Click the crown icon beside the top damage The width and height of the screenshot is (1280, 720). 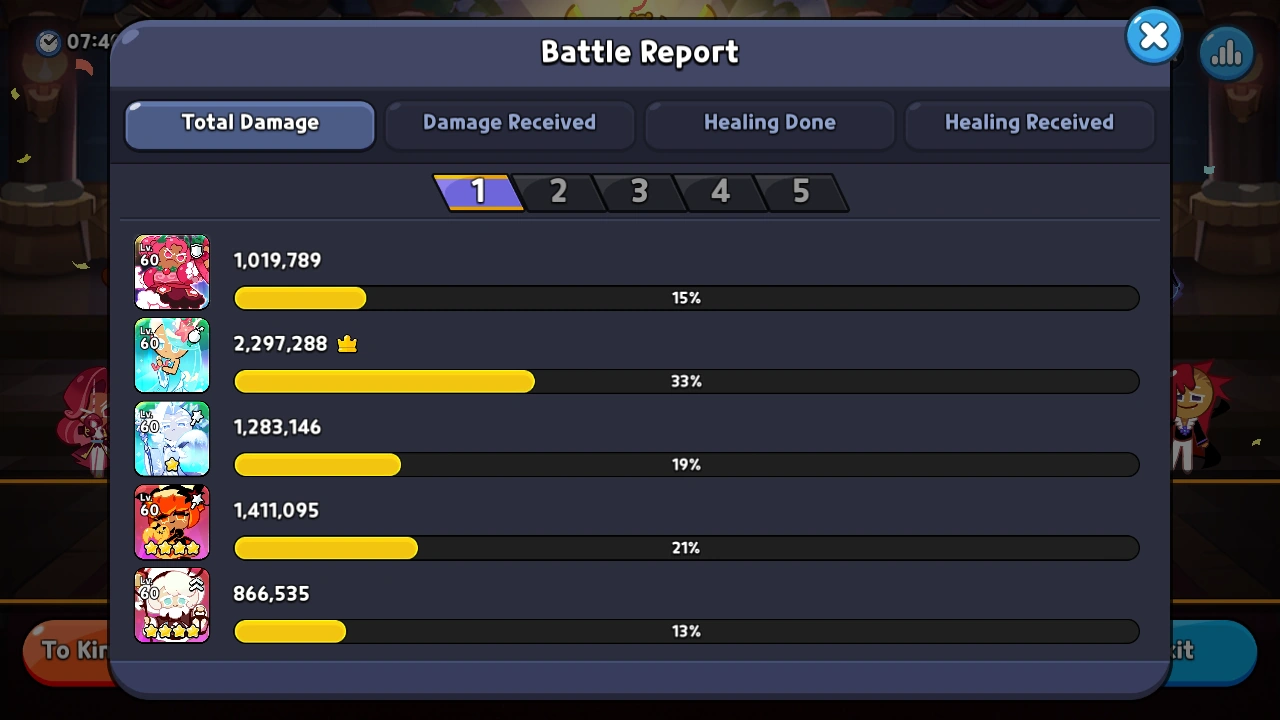point(347,343)
